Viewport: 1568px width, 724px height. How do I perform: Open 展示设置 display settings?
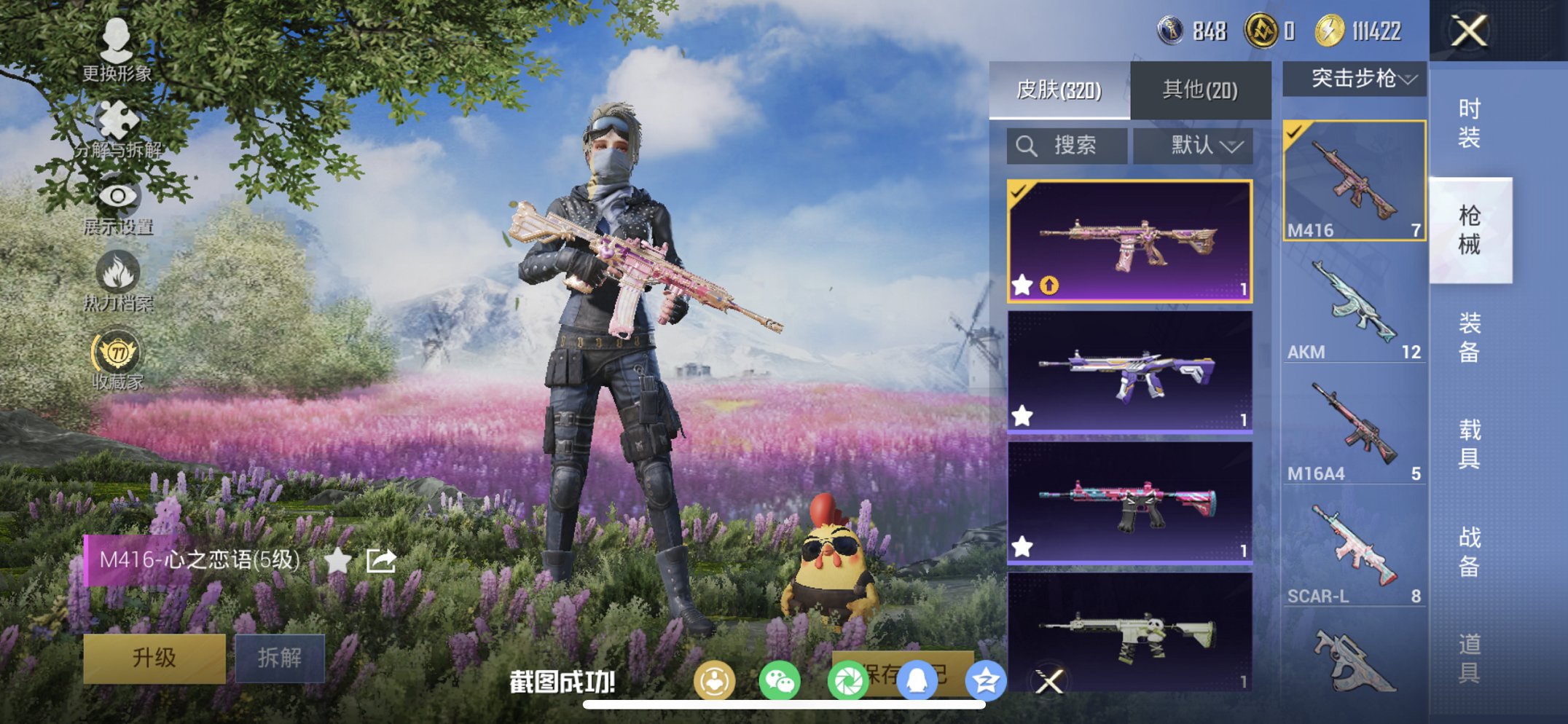tap(117, 197)
